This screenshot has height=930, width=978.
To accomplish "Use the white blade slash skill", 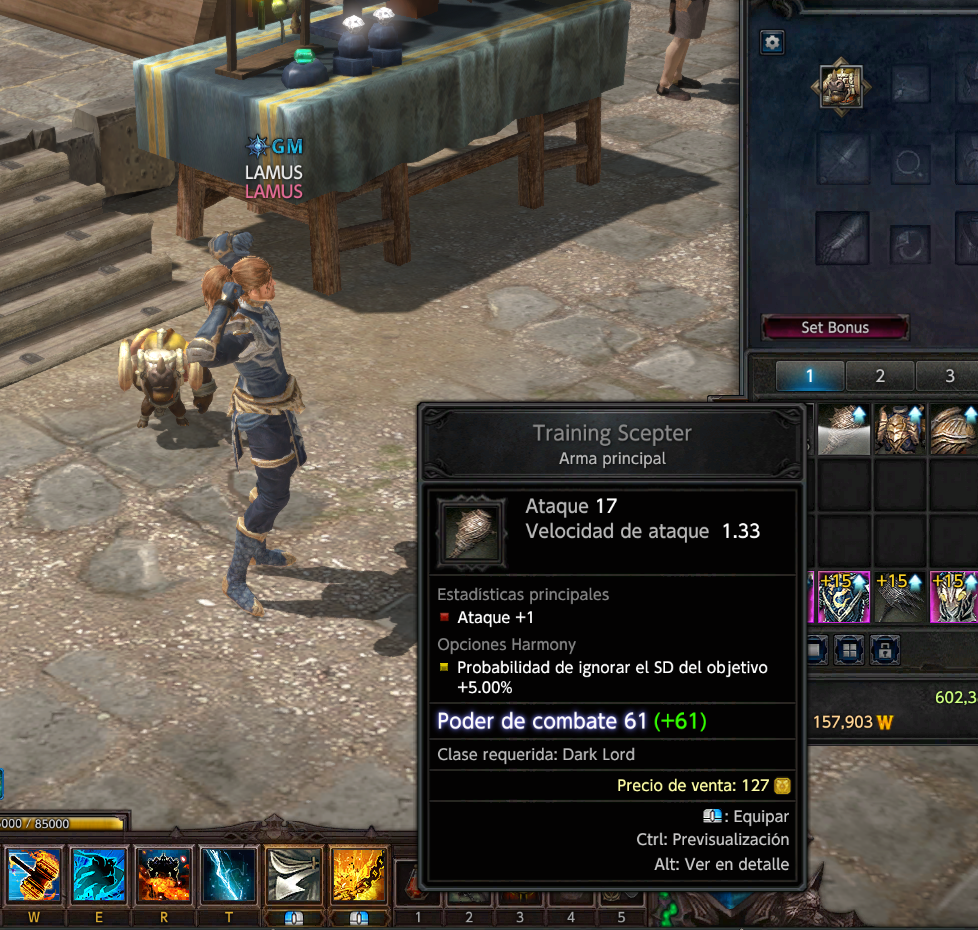I will pyautogui.click(x=294, y=875).
